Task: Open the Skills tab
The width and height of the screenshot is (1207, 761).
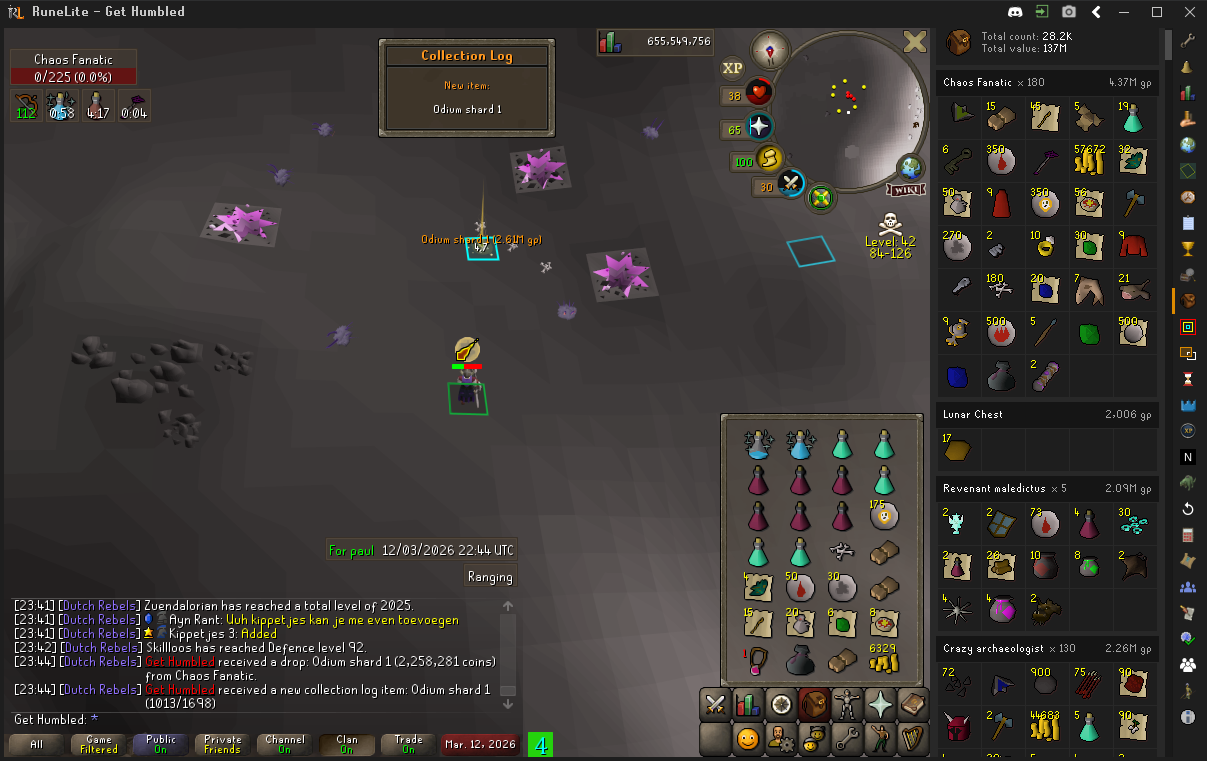Action: [x=748, y=704]
